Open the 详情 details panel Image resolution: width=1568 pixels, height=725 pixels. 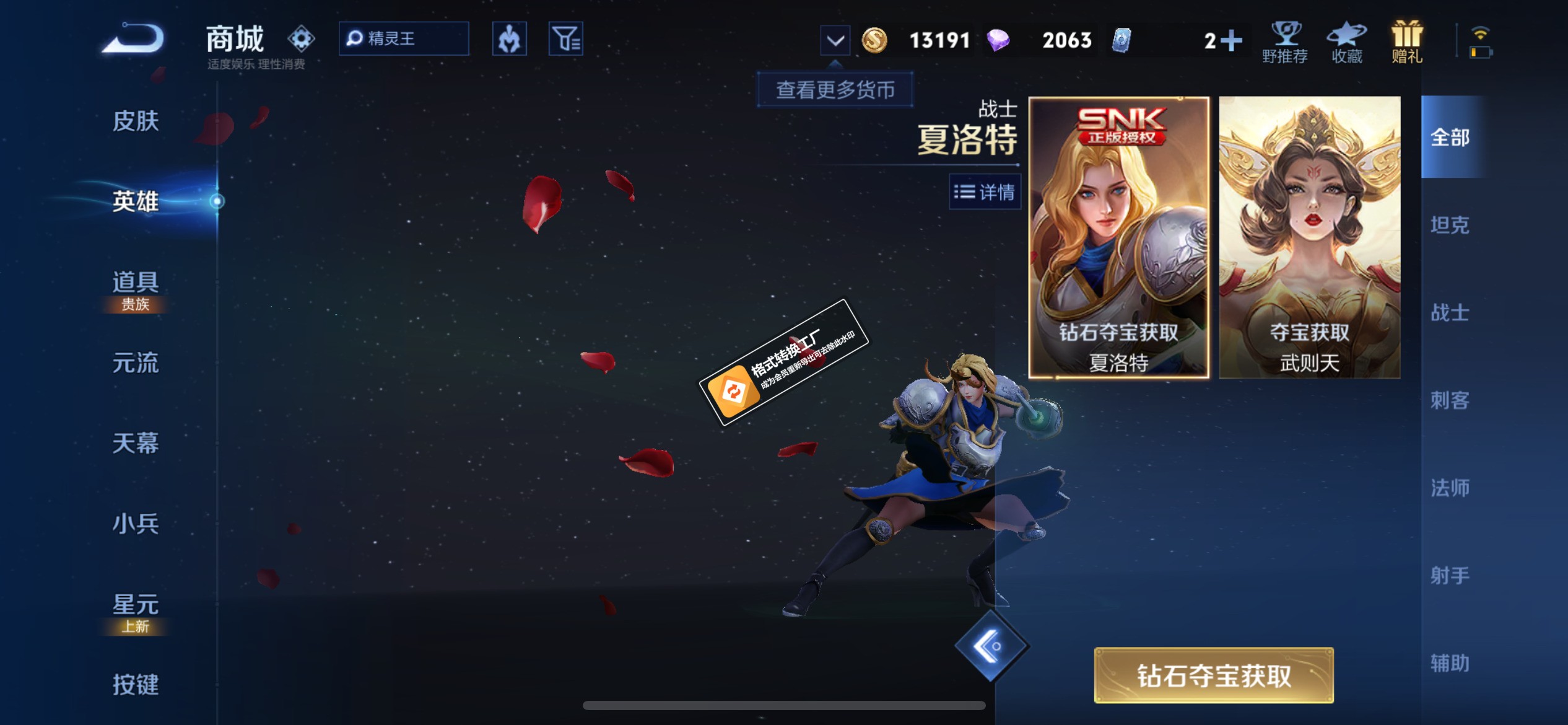[x=985, y=193]
